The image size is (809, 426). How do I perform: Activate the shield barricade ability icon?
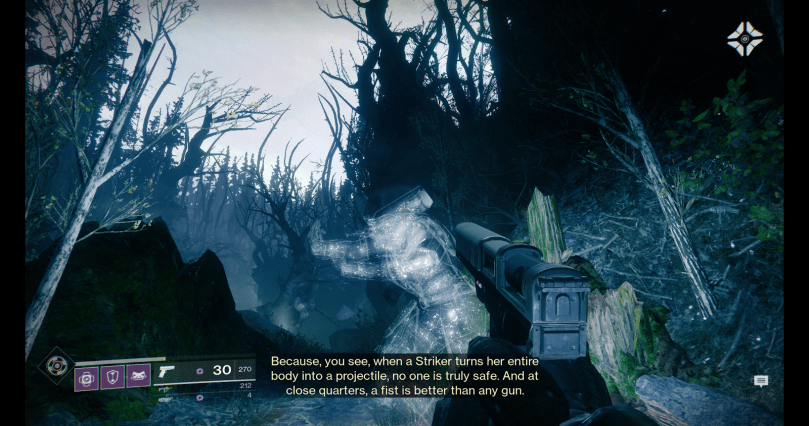click(x=112, y=377)
